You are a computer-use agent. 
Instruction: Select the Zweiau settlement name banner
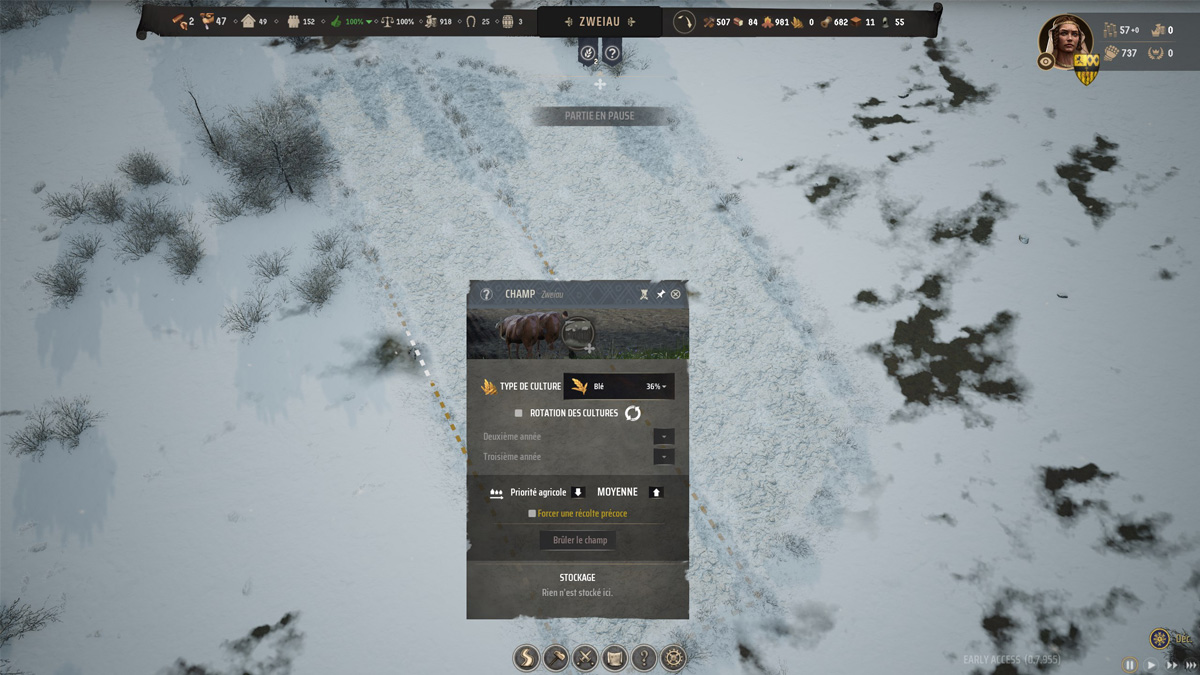[599, 21]
